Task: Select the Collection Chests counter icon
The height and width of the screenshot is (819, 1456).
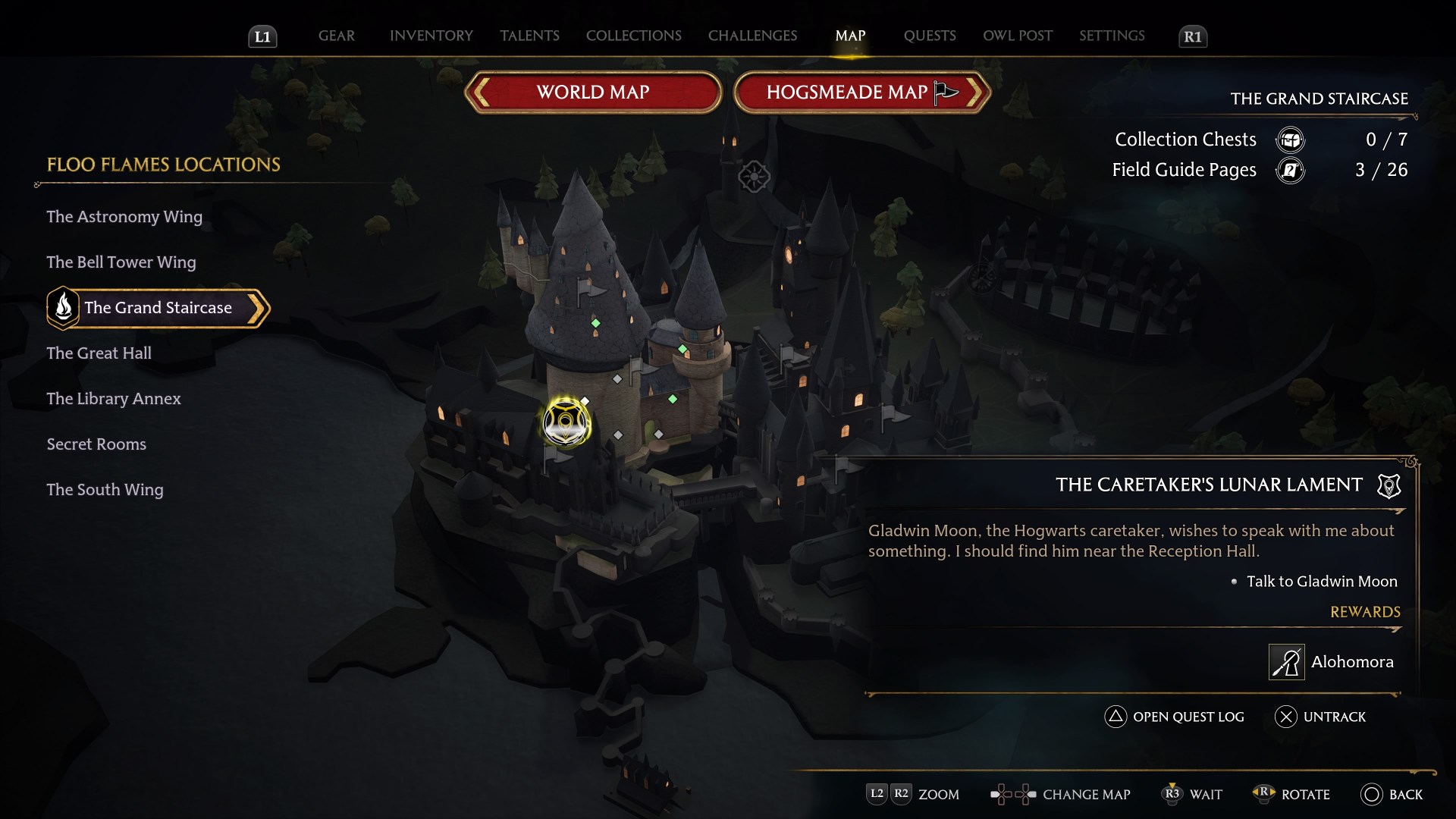Action: click(x=1291, y=140)
